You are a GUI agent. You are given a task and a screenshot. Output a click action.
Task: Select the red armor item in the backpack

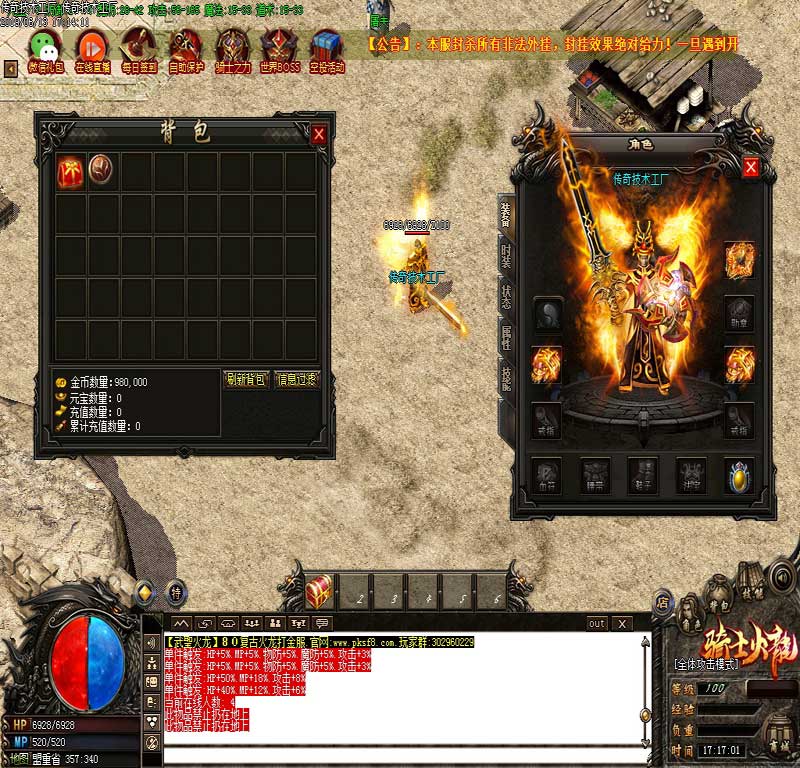point(71,168)
